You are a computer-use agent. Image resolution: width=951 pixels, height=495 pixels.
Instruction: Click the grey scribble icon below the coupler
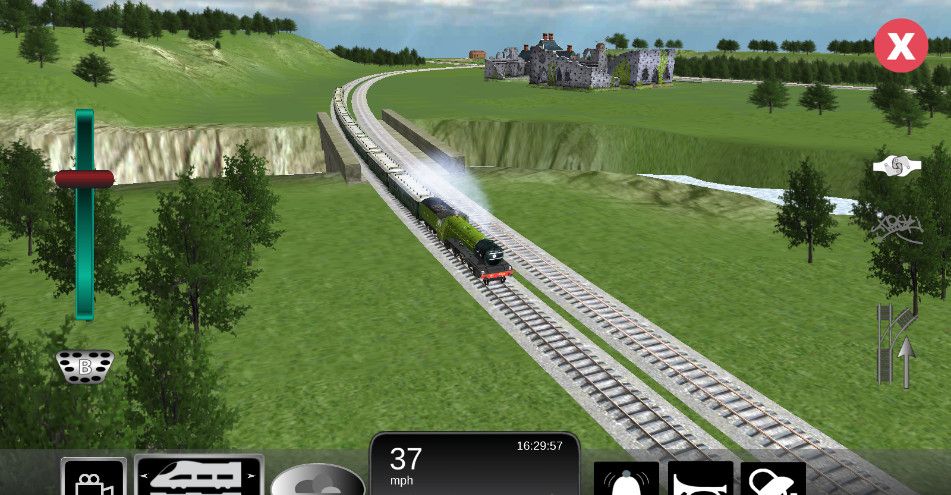pos(896,228)
